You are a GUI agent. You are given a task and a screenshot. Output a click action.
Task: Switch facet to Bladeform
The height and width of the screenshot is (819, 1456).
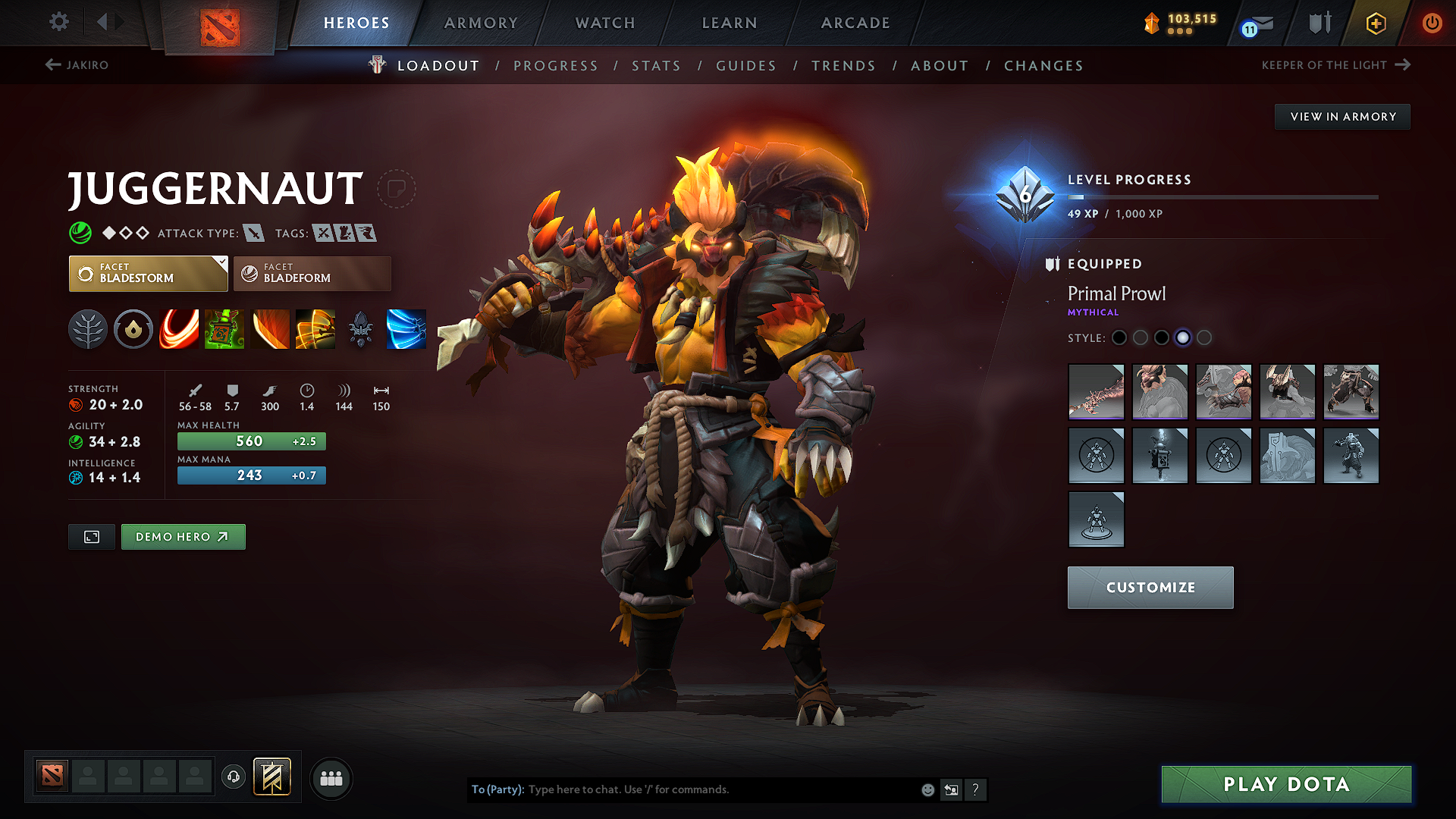pyautogui.click(x=312, y=273)
